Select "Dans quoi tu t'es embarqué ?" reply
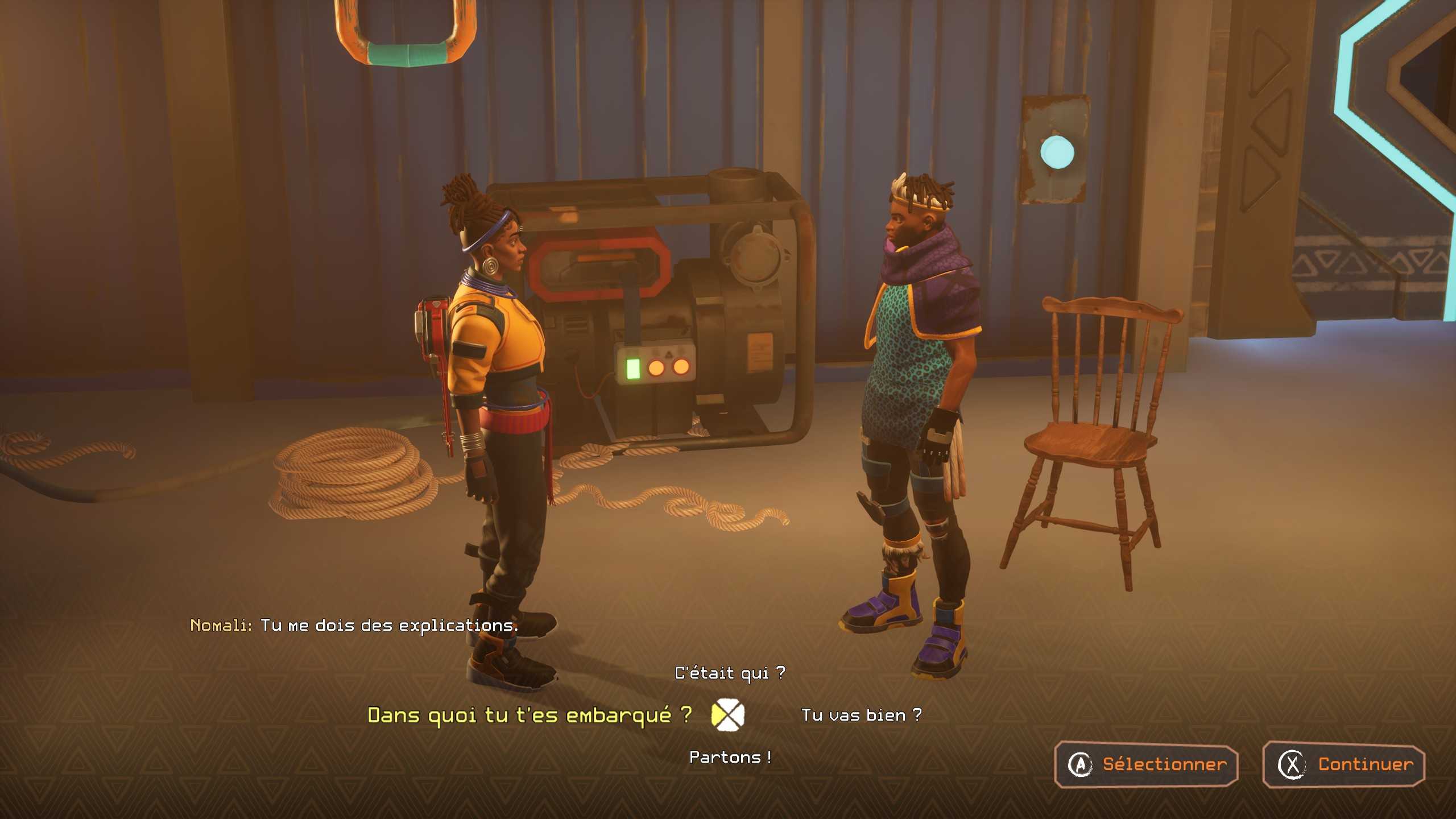 (530, 715)
